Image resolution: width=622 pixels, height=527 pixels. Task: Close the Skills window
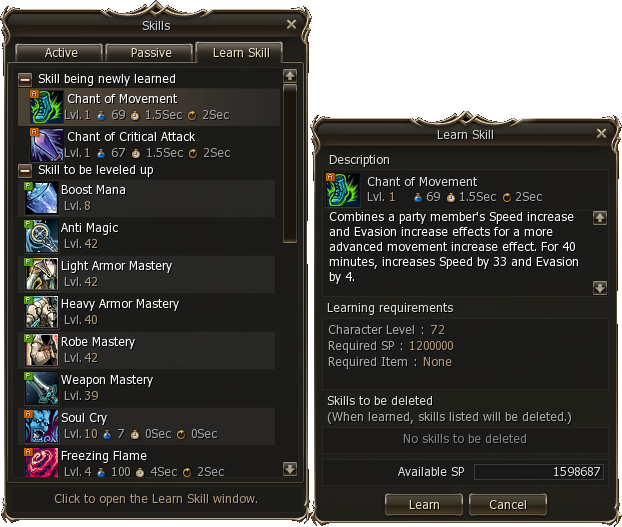tap(291, 24)
